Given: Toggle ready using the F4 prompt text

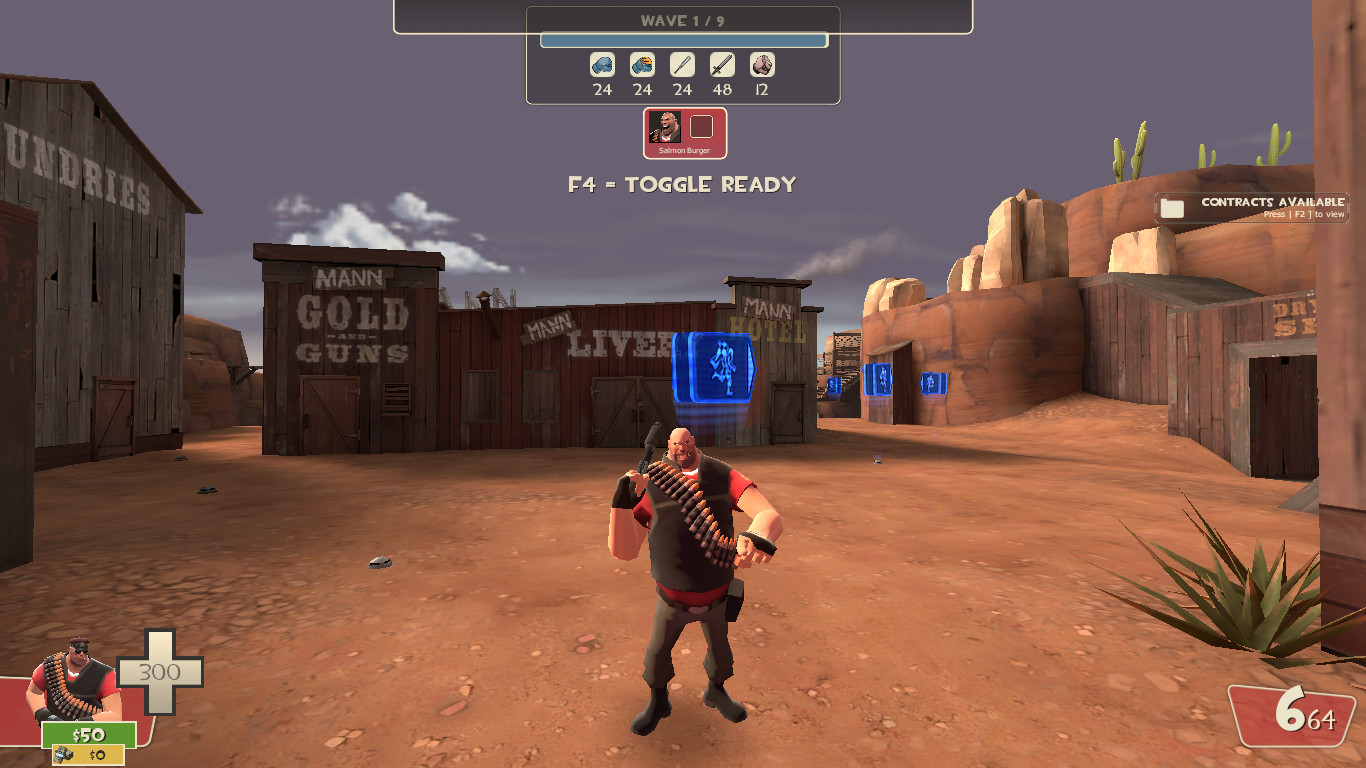Looking at the screenshot, I should [x=683, y=184].
